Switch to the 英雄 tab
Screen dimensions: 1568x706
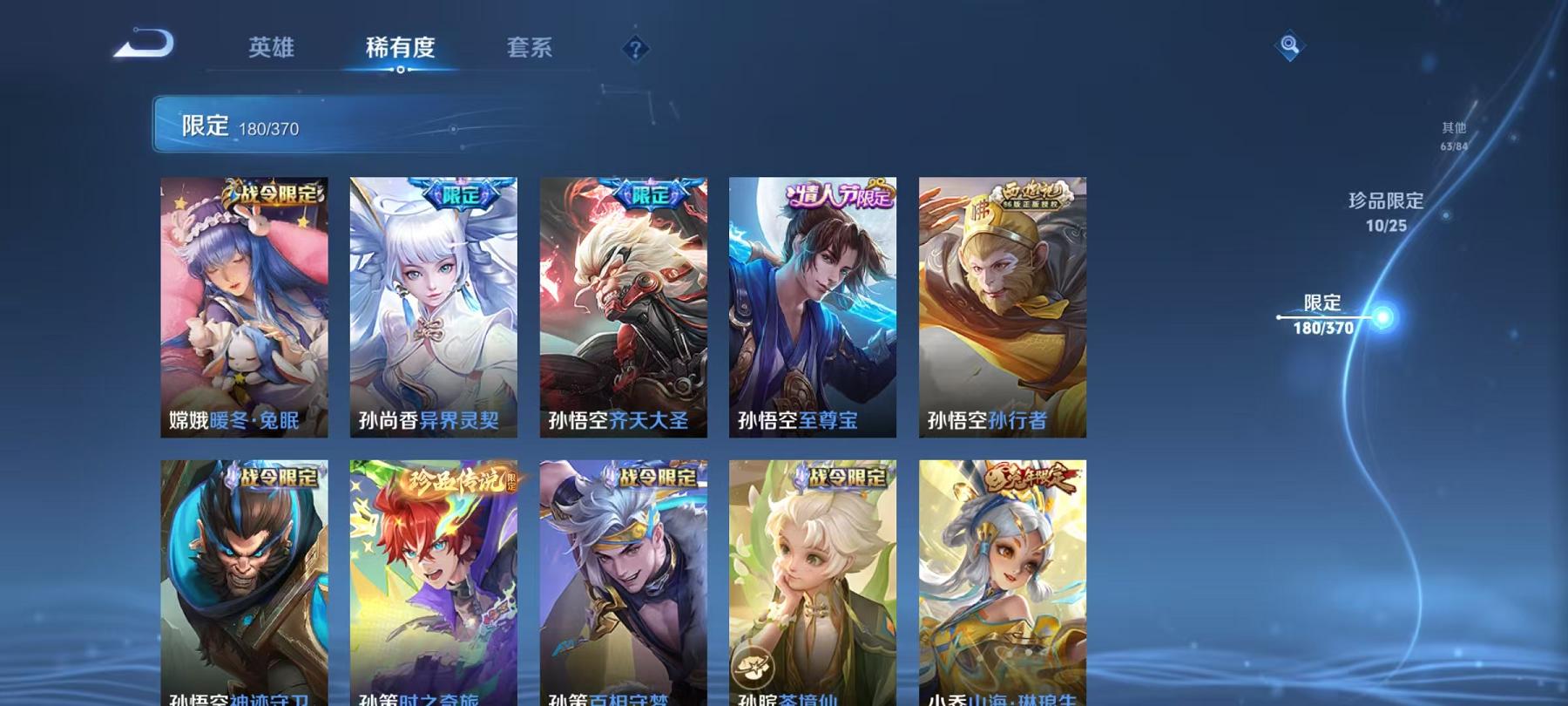[x=271, y=49]
